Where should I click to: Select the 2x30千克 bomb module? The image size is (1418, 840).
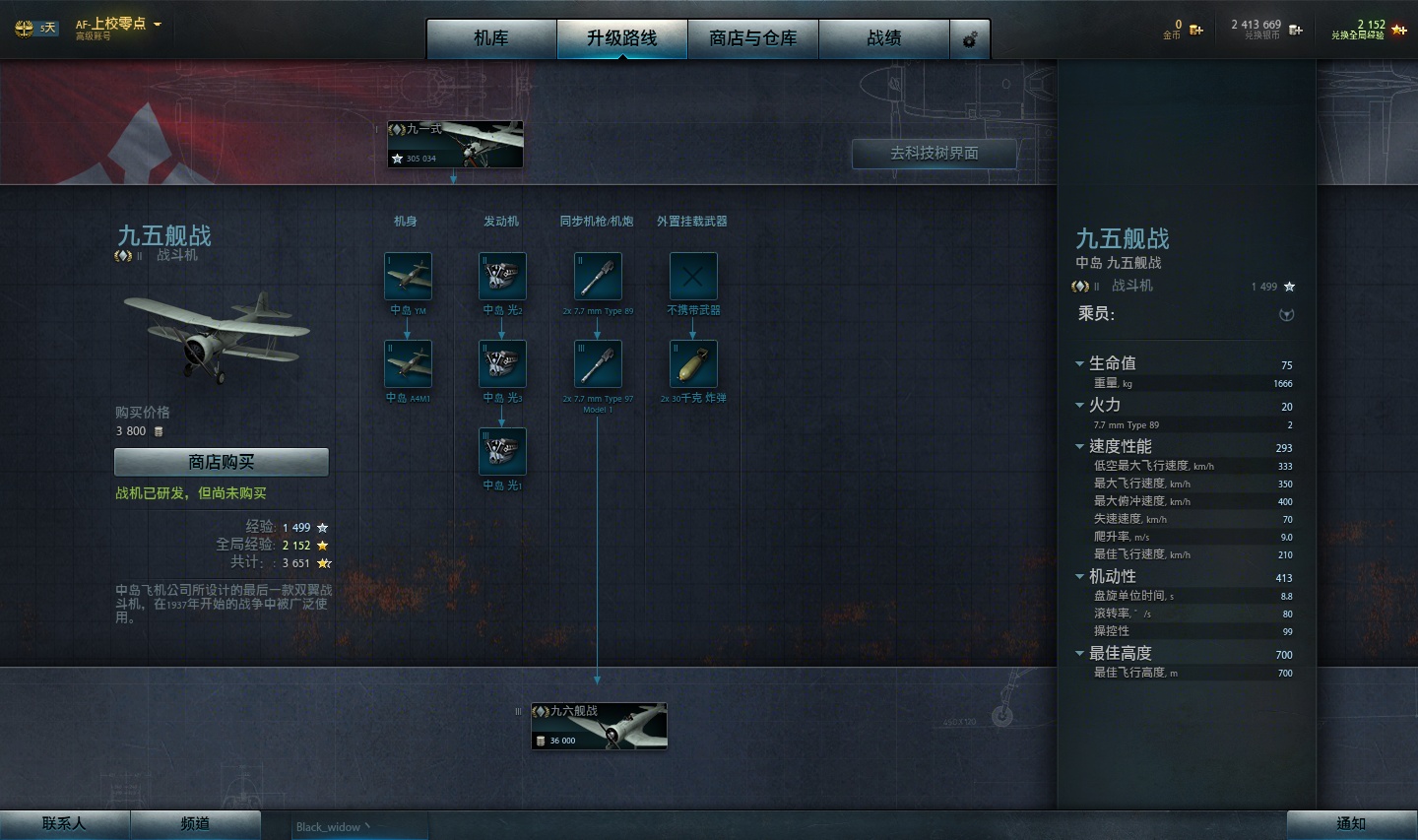click(x=691, y=365)
